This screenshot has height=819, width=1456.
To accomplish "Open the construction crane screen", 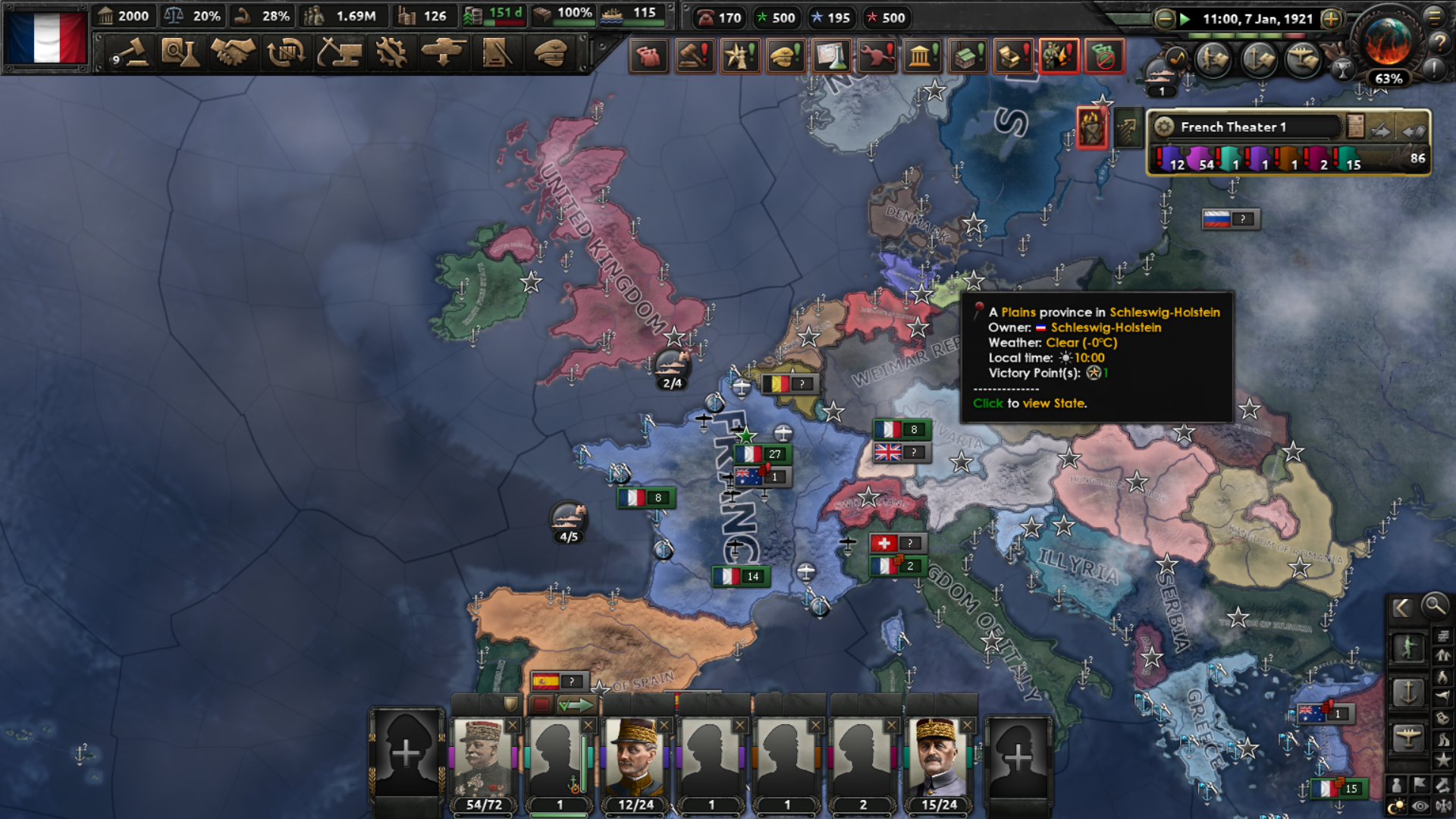I will [339, 53].
